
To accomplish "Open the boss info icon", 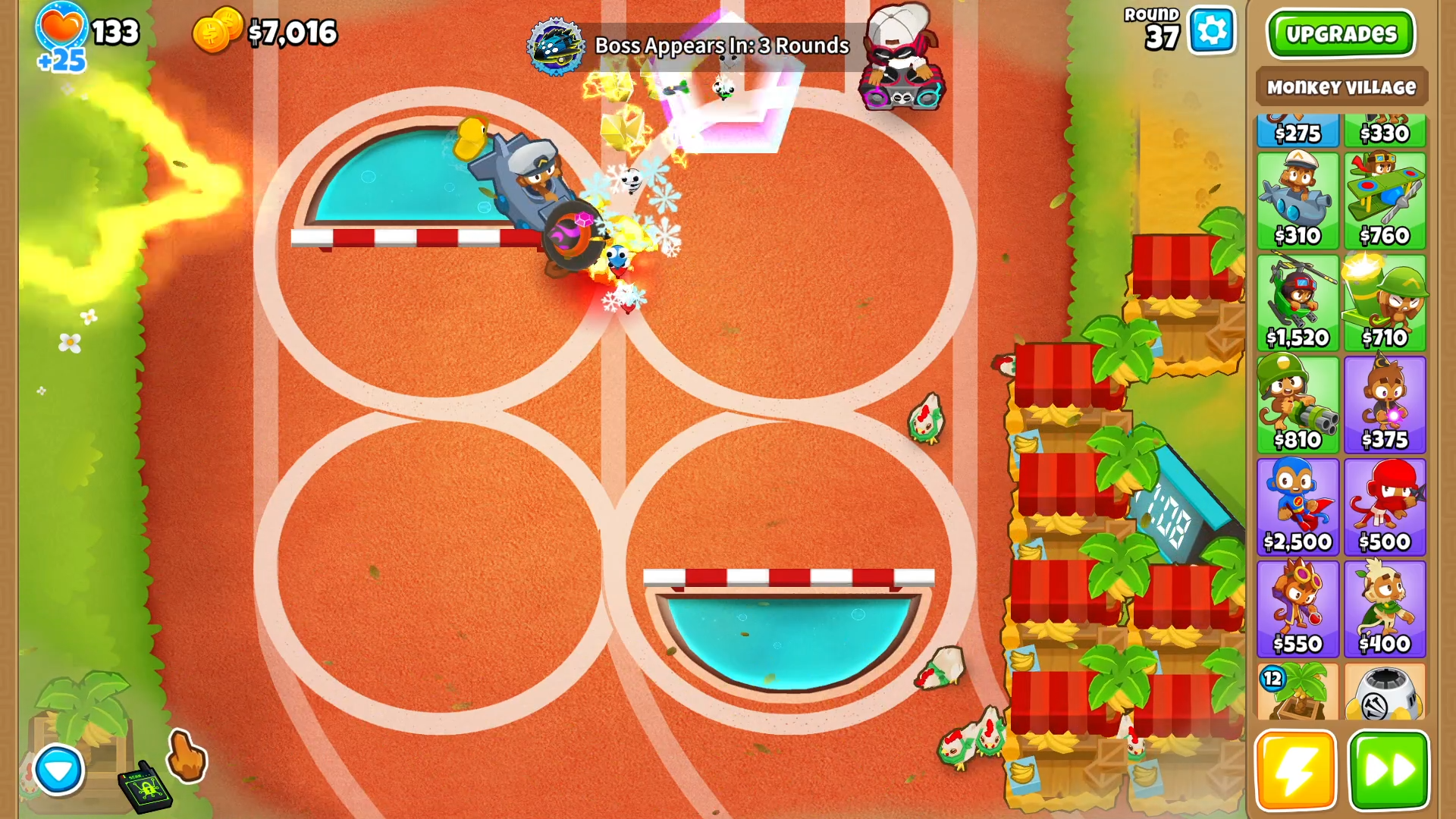I will [556, 46].
